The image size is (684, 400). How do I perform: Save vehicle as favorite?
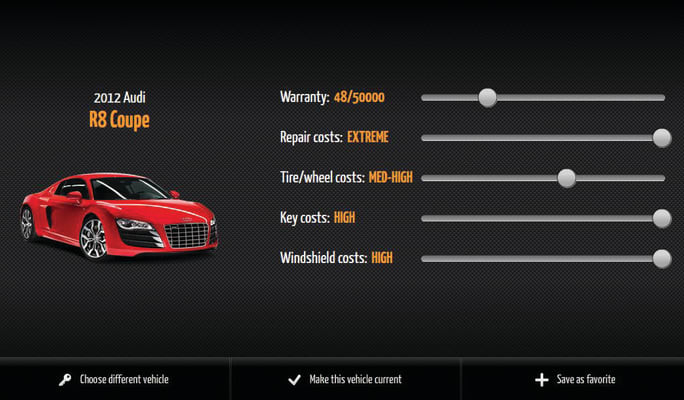point(575,380)
